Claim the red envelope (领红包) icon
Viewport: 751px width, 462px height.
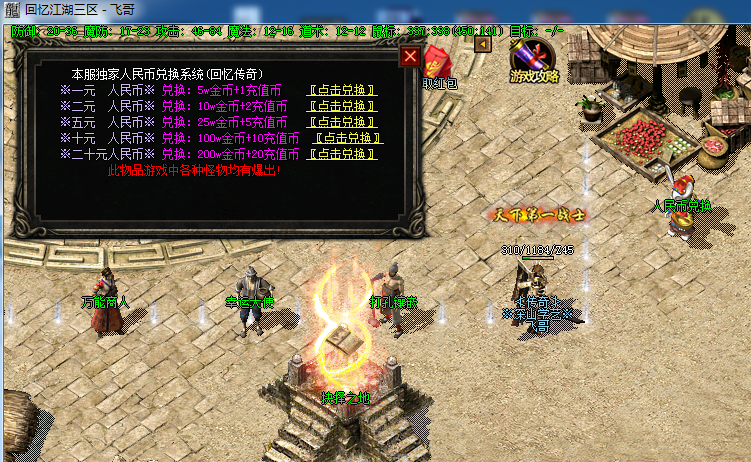click(x=438, y=68)
